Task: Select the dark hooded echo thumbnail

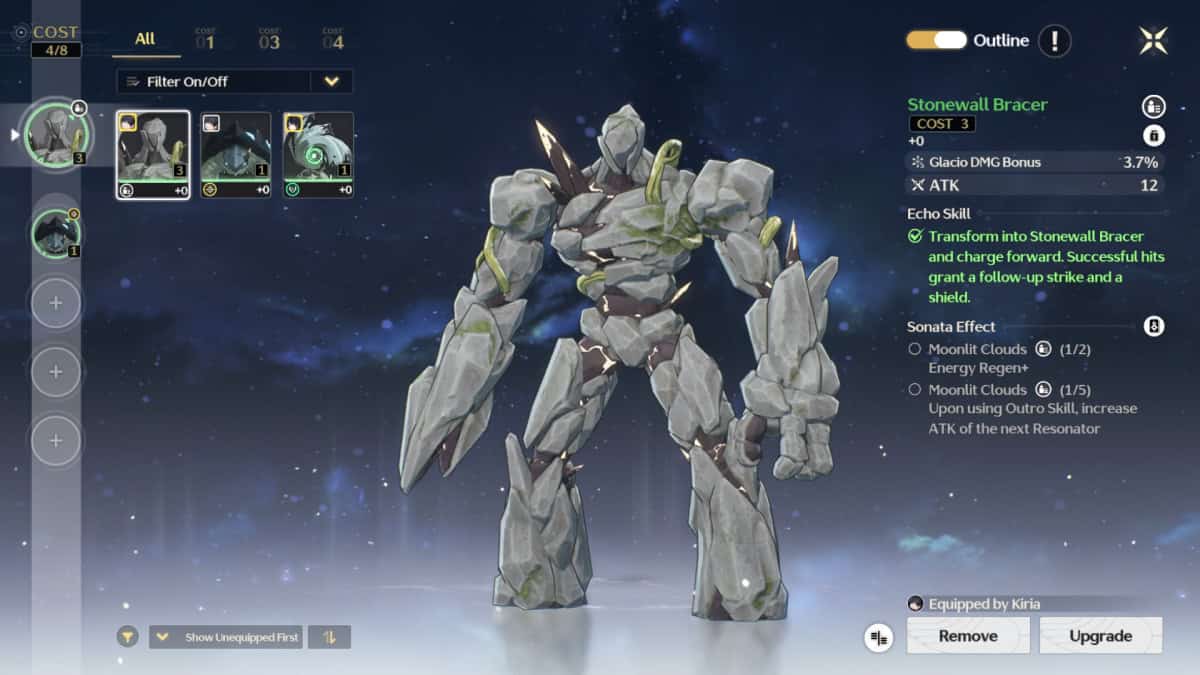Action: [235, 155]
